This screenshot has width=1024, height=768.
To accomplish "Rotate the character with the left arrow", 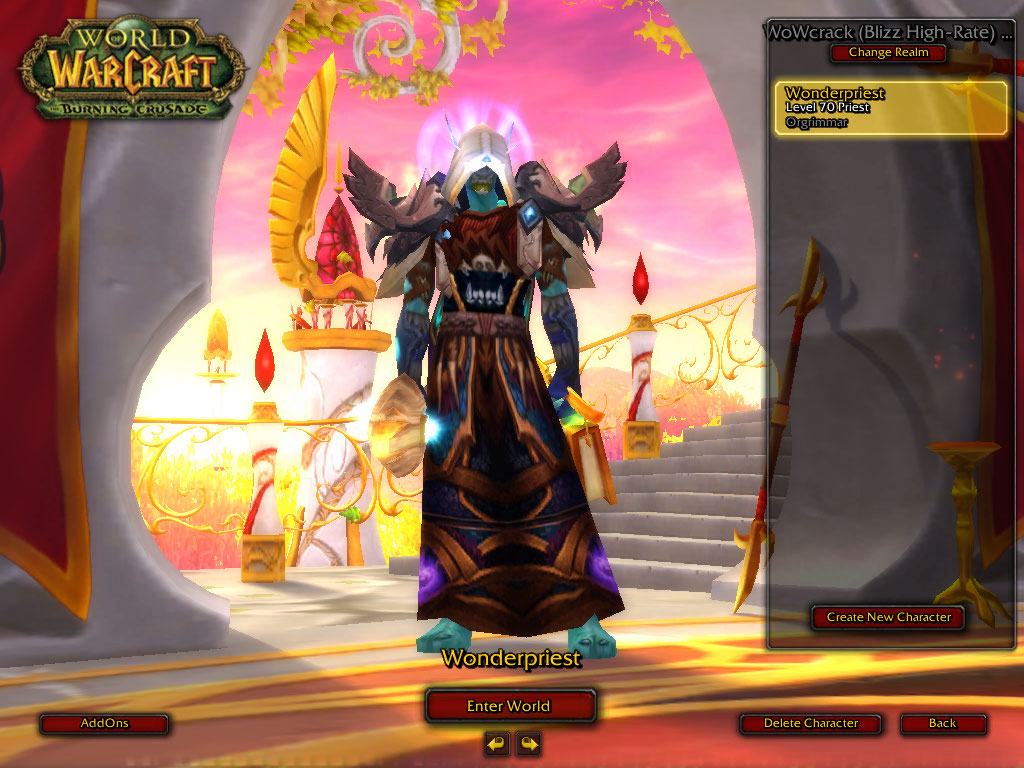I will (x=496, y=743).
